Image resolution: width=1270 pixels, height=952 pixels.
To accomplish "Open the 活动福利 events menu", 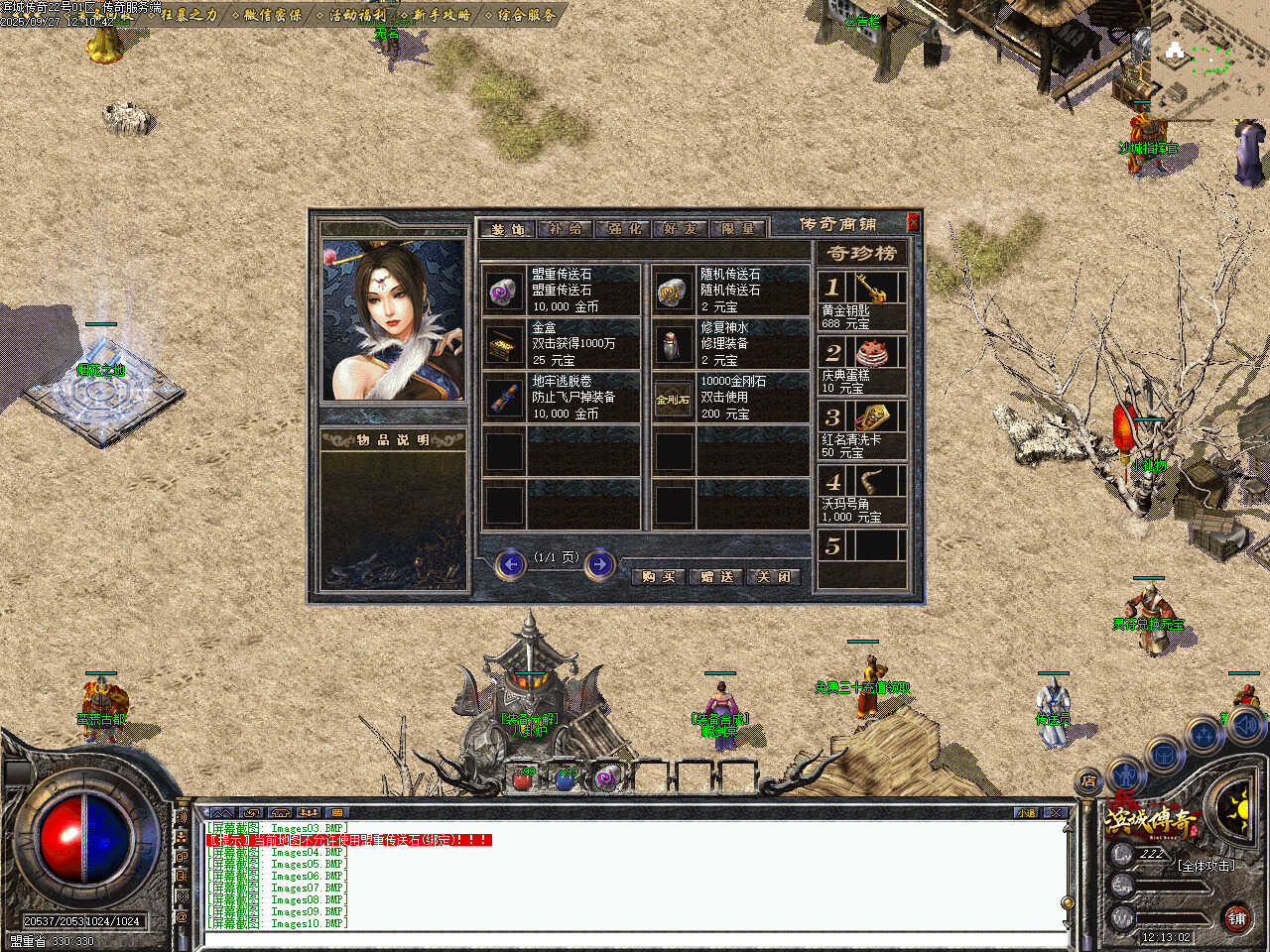I will tap(357, 15).
